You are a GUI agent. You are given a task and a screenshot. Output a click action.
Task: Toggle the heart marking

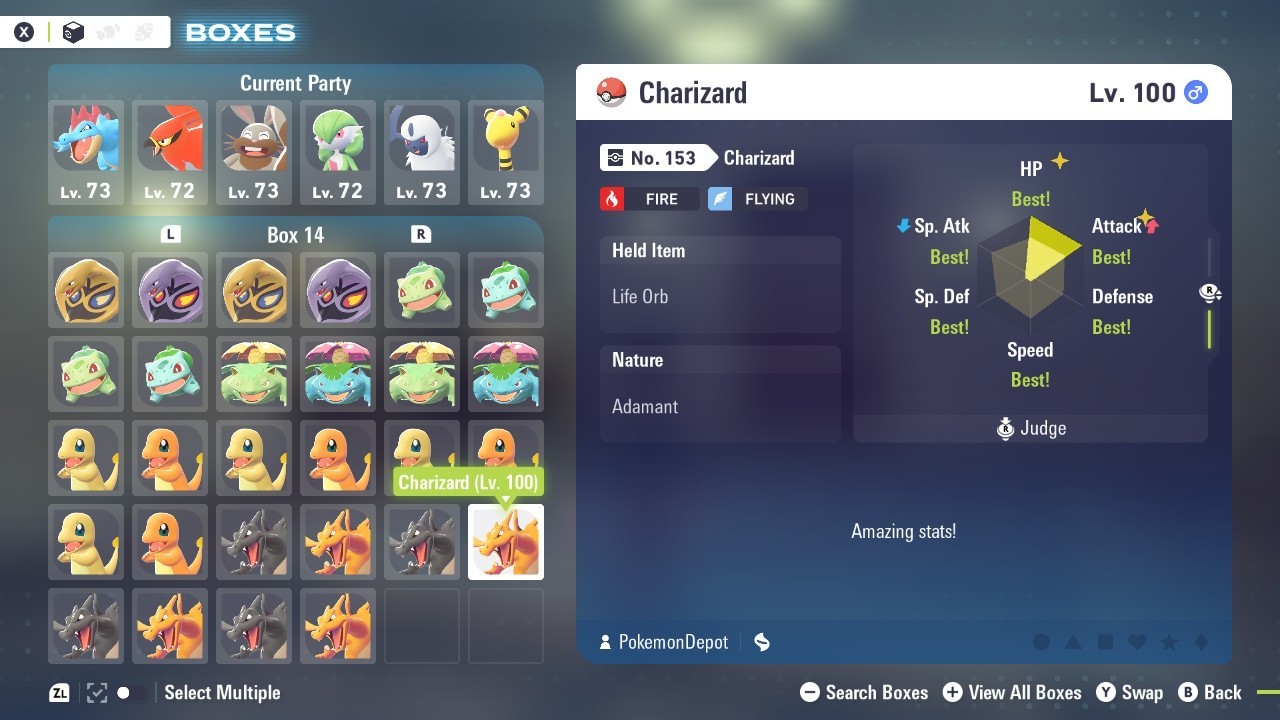pyautogui.click(x=1137, y=642)
